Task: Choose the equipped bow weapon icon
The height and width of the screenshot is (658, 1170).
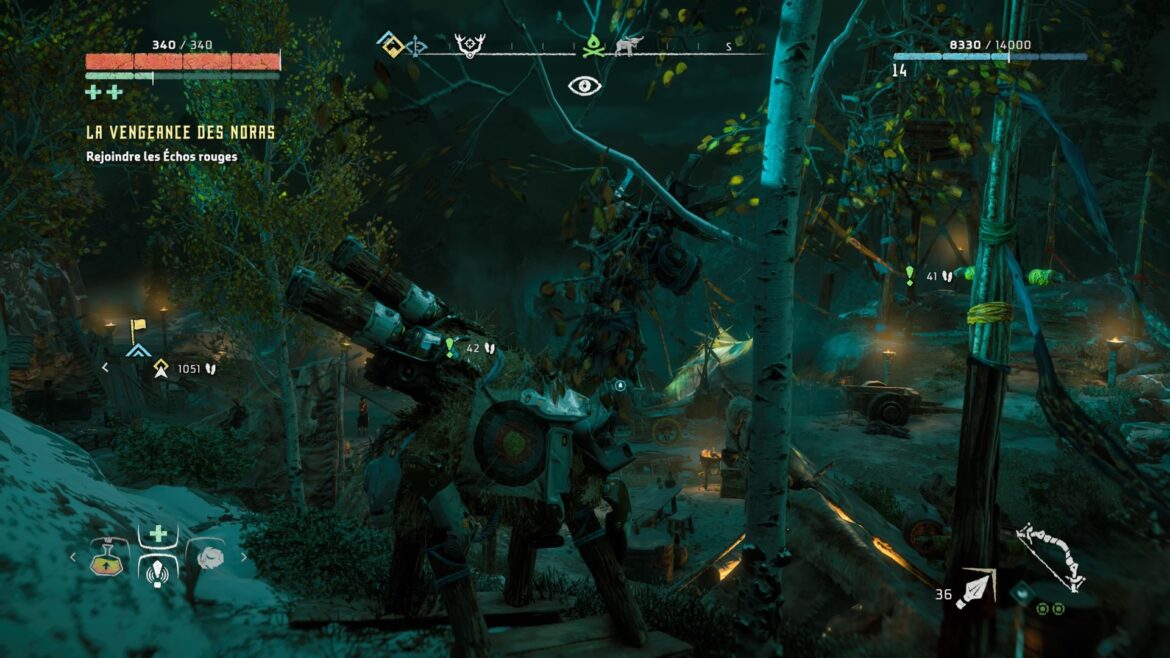Action: click(1050, 555)
